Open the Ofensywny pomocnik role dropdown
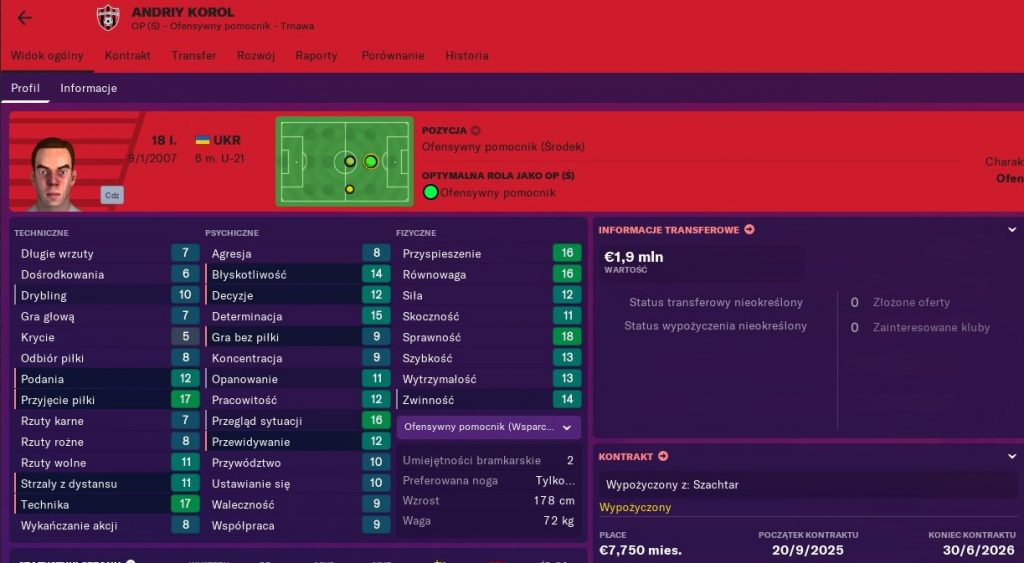Viewport: 1024px width, 563px height. point(489,427)
